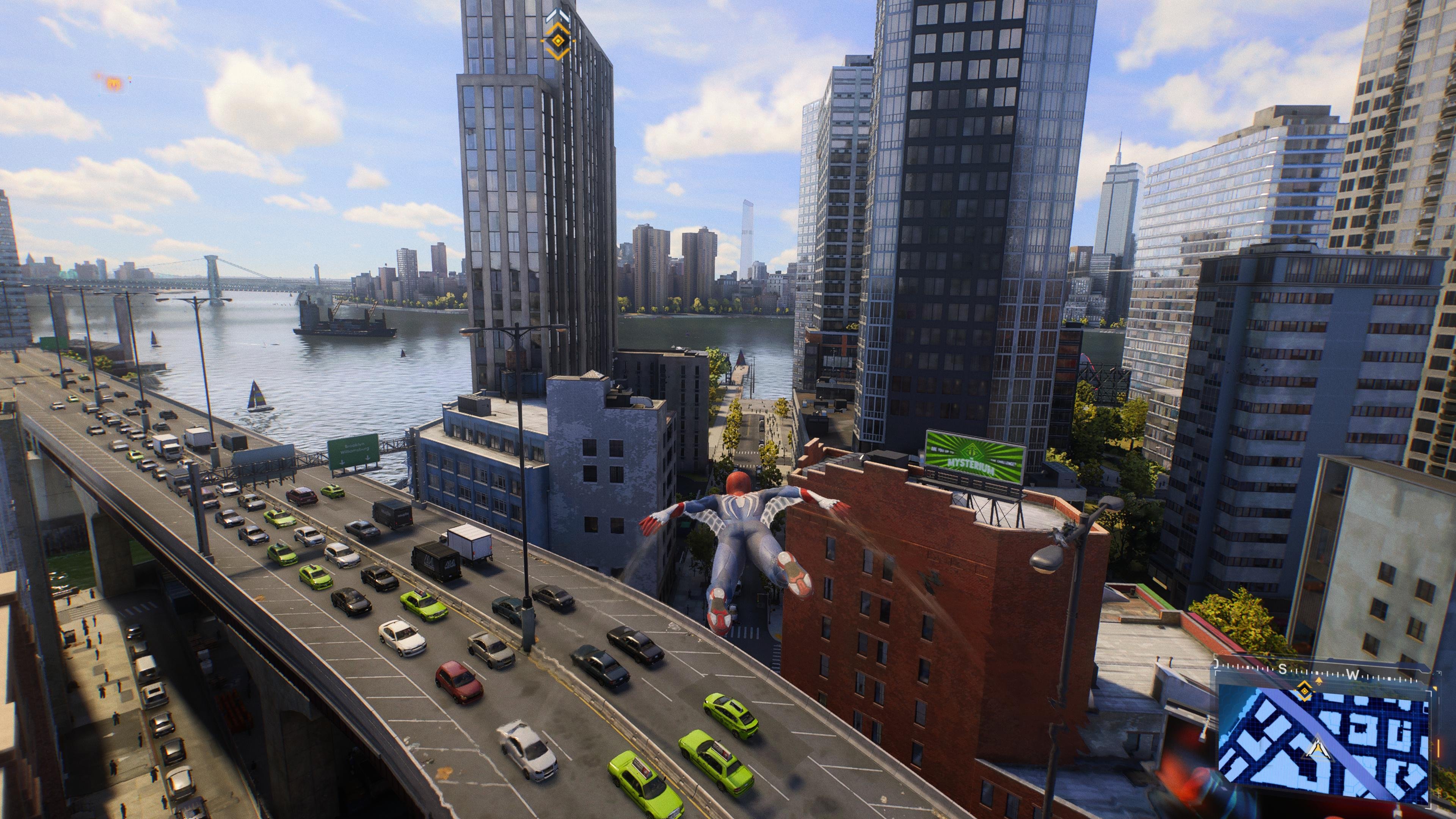Select the diamond mission objective marker above the skyscraper
Screen dimensions: 1456x819
[x=559, y=41]
